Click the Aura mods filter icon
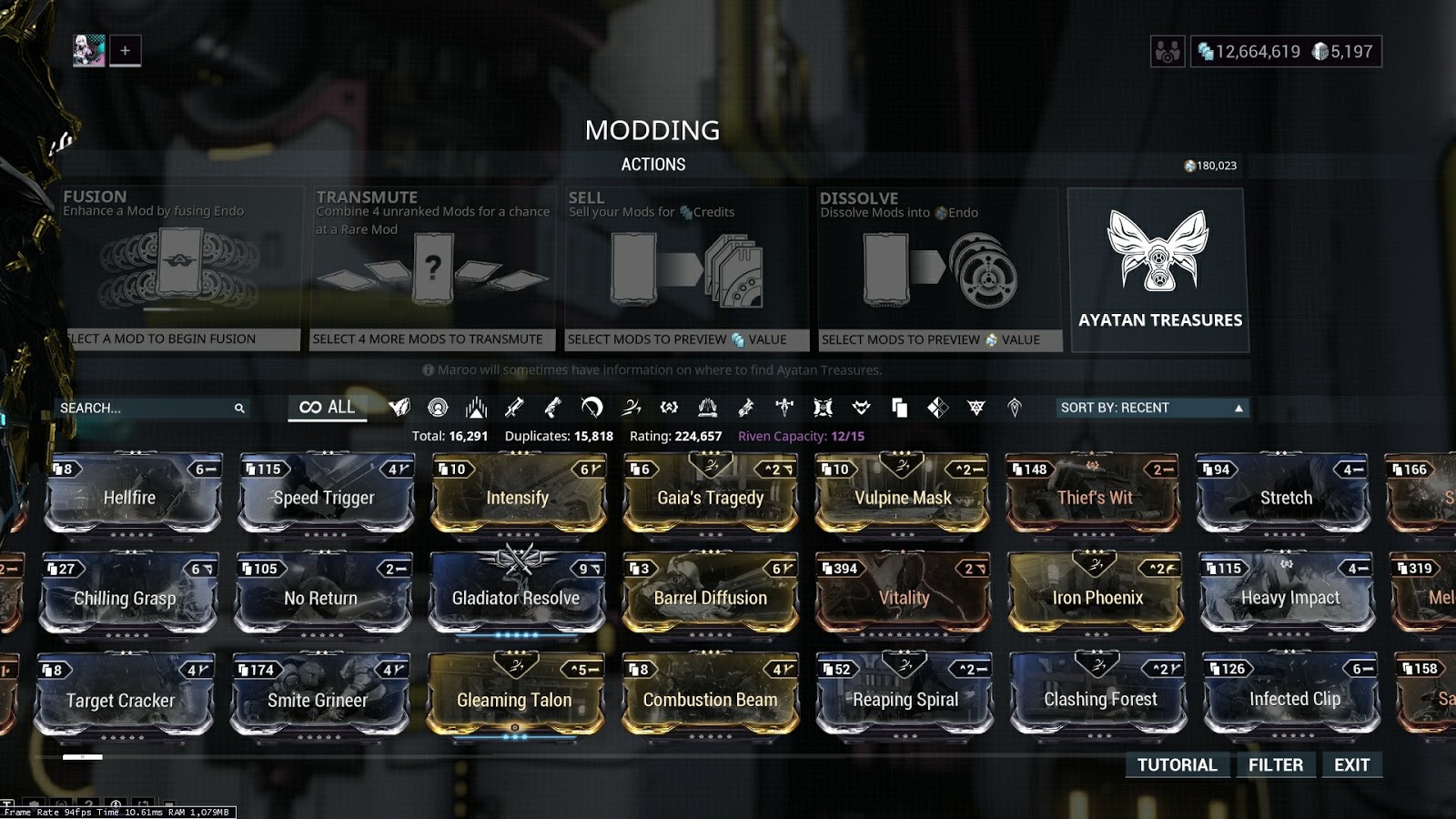This screenshot has height=819, width=1456. pyautogui.click(x=437, y=409)
